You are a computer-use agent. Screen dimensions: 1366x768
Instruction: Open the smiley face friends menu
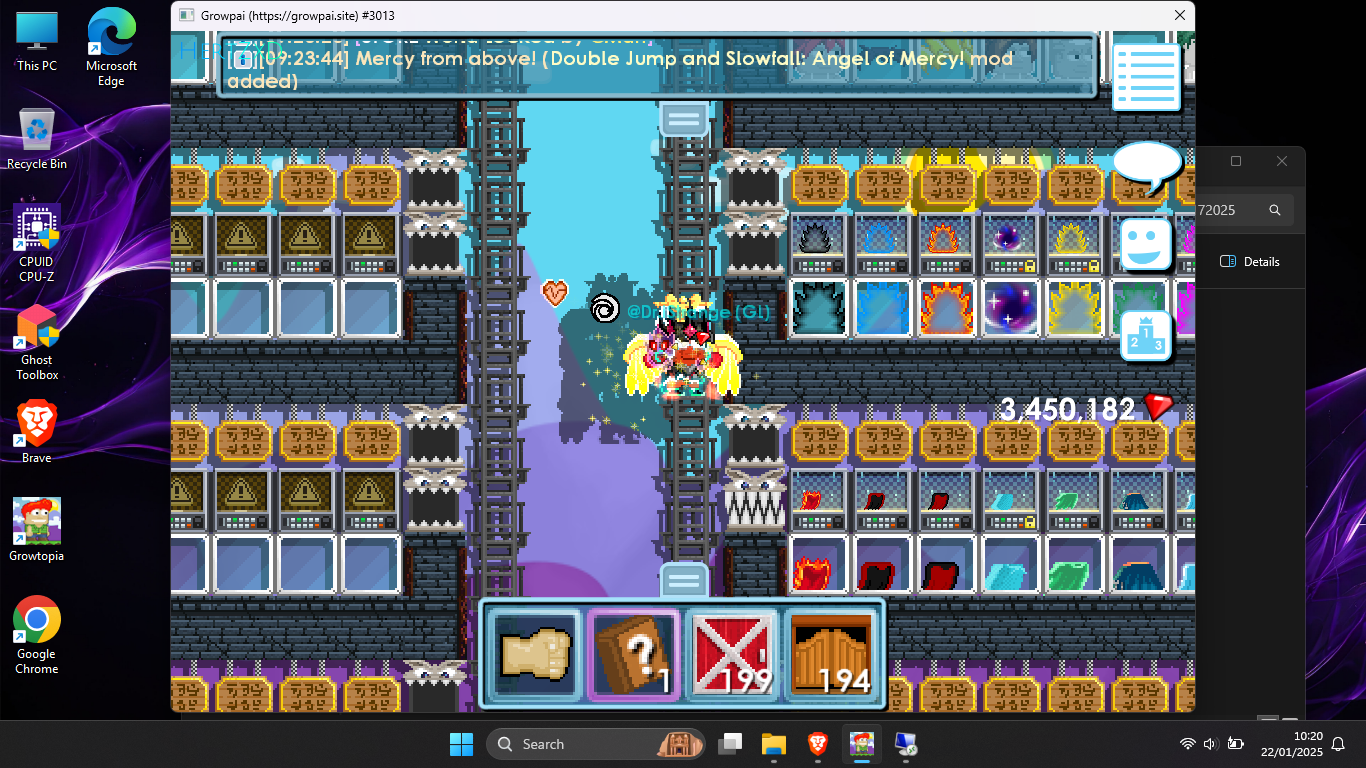tap(1146, 244)
